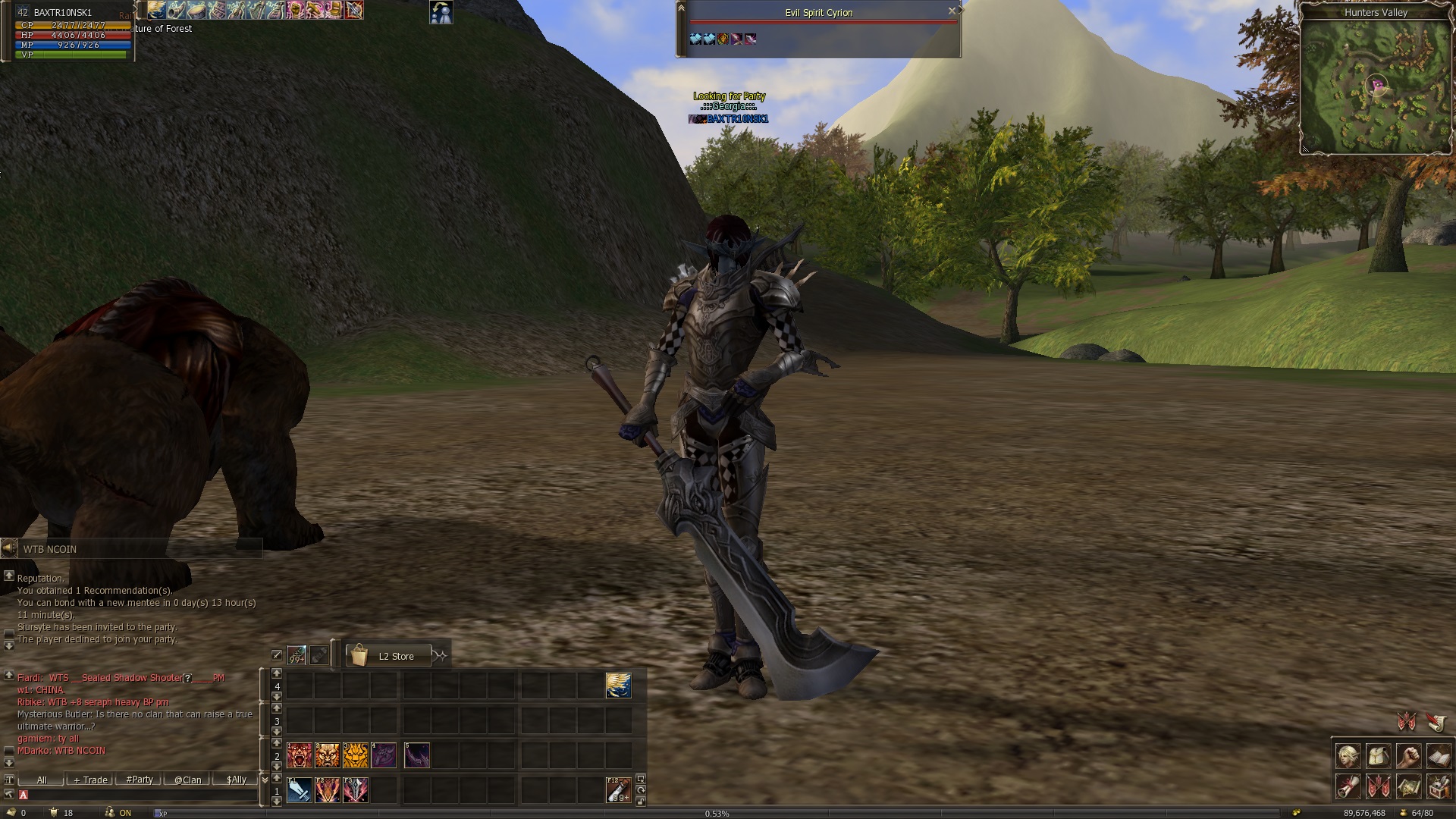Open the character status menu icon

click(1348, 757)
